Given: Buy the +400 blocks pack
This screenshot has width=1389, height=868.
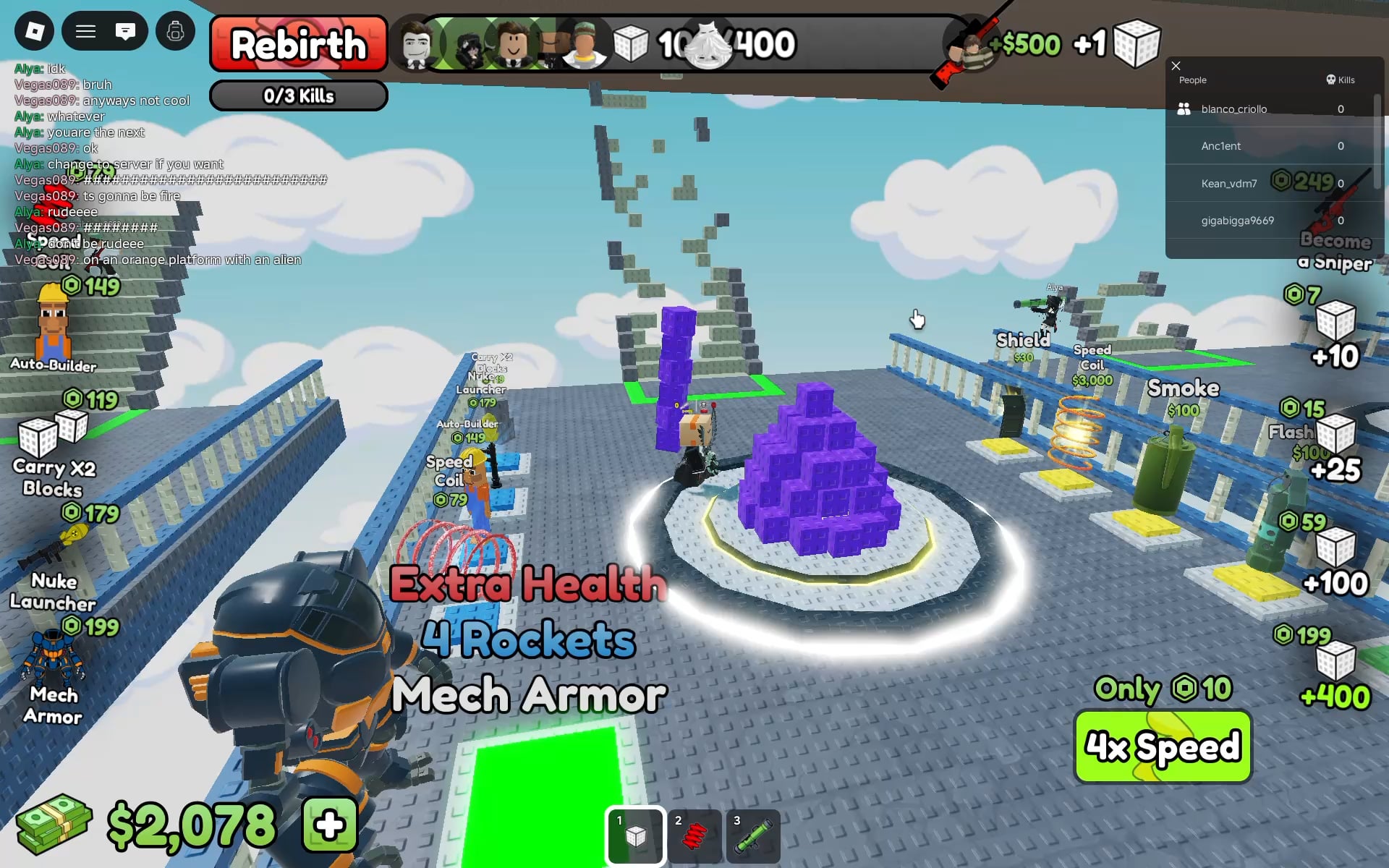Looking at the screenshot, I should [x=1335, y=673].
